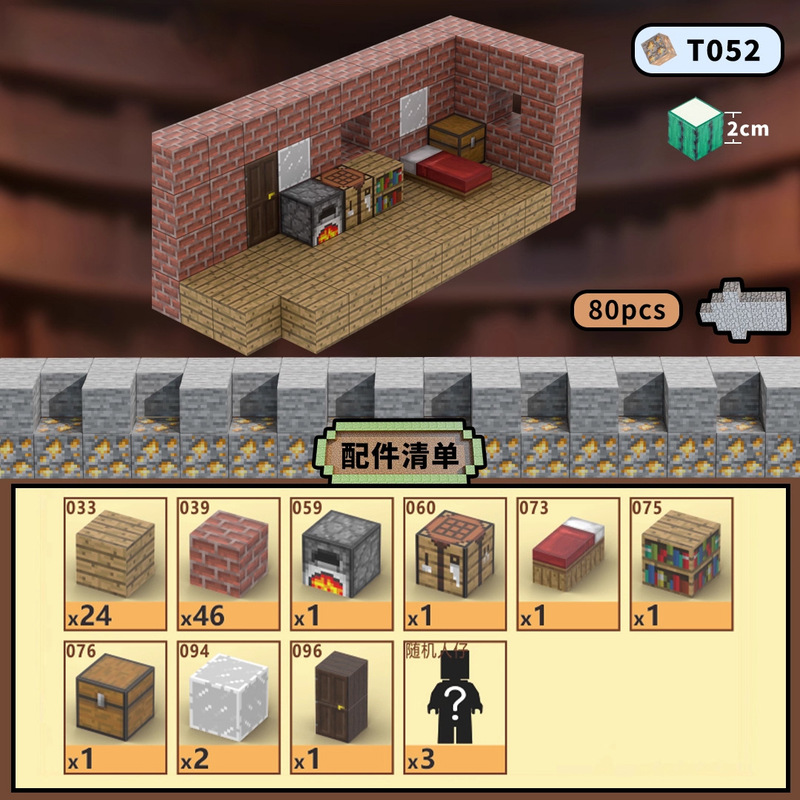Select the oak plank block card 033

tap(115, 564)
